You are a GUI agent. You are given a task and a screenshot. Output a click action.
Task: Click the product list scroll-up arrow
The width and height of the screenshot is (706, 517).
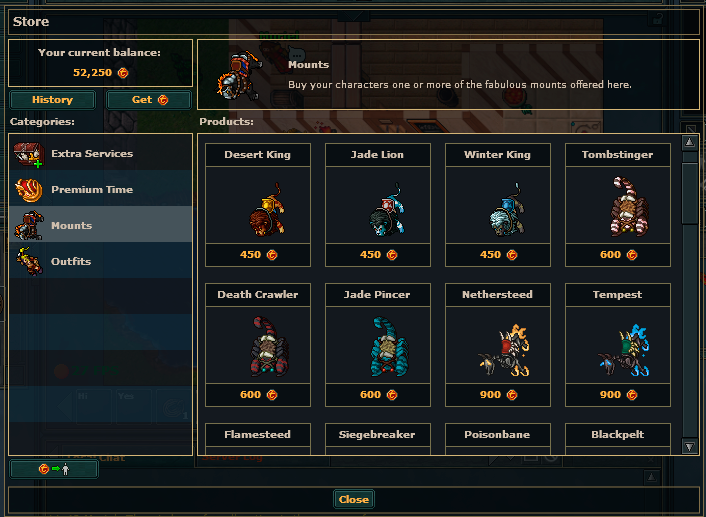[x=689, y=142]
